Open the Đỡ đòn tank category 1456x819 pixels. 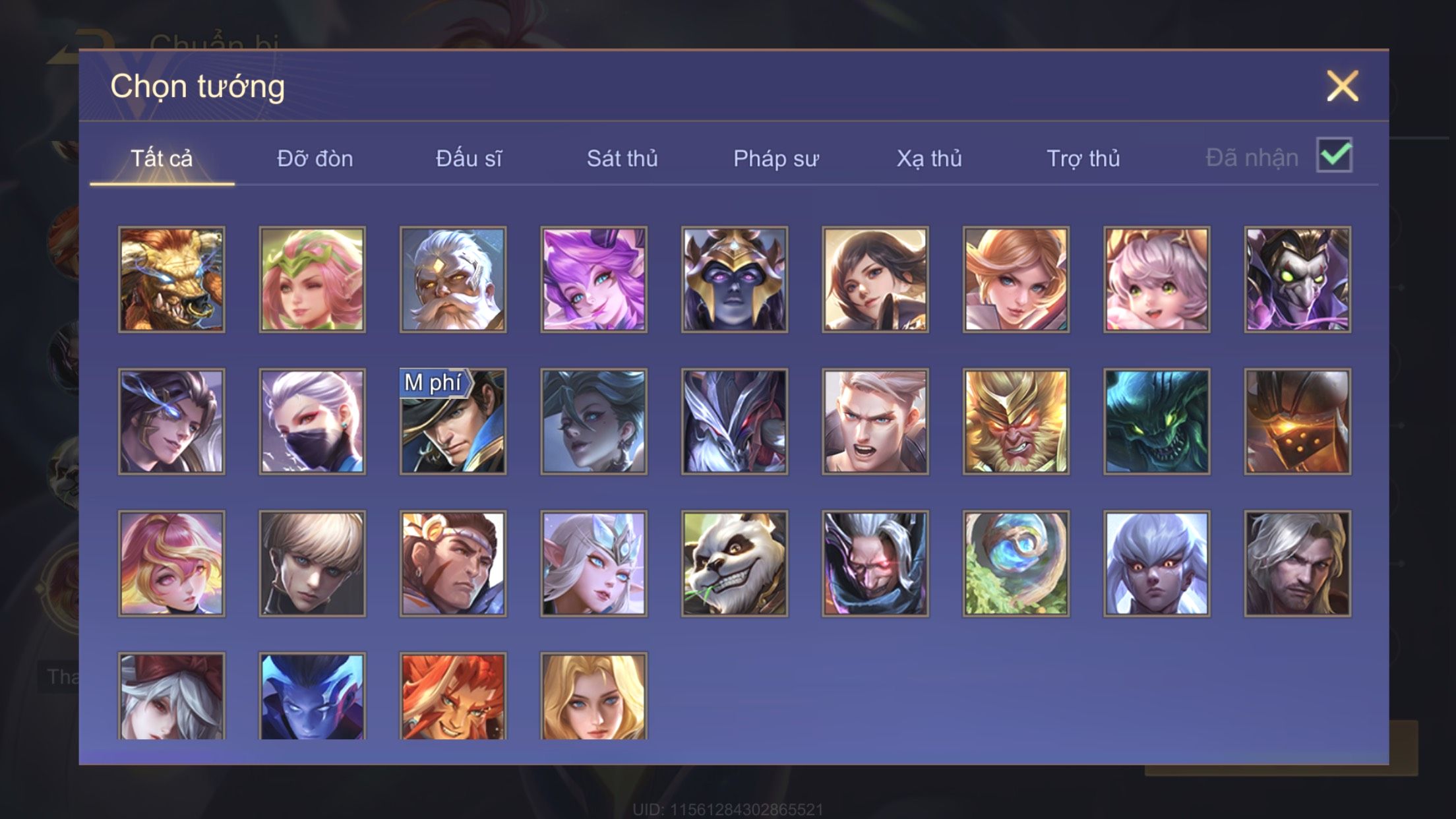(315, 159)
